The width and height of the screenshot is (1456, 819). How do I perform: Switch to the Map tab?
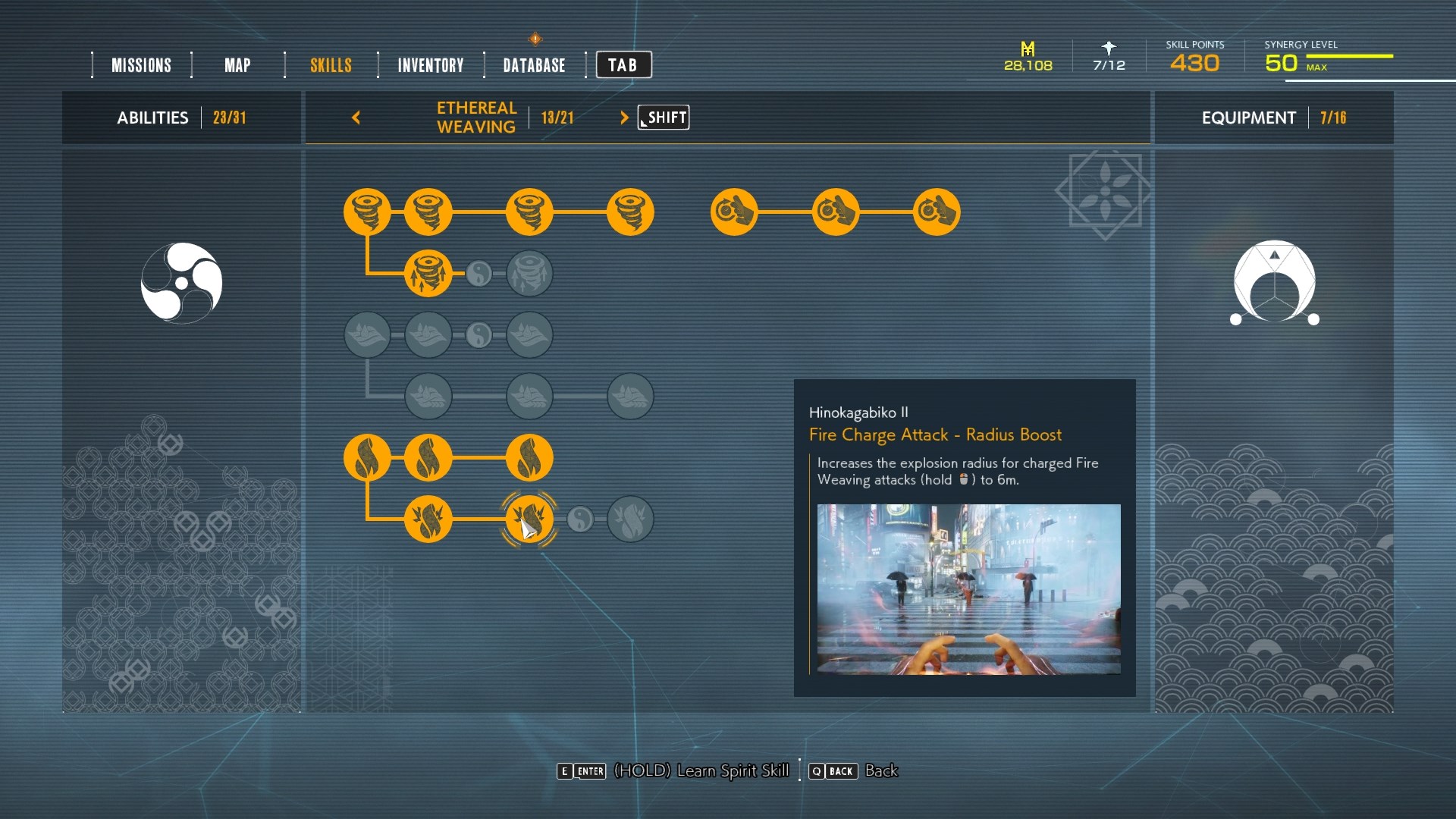[x=237, y=65]
